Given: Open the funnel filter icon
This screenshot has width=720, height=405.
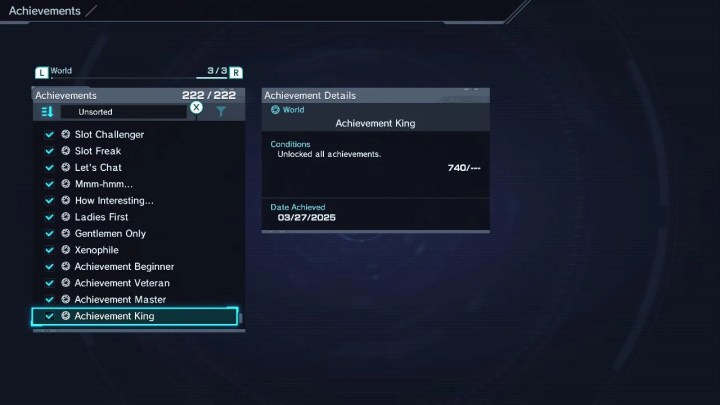Looking at the screenshot, I should pos(222,112).
